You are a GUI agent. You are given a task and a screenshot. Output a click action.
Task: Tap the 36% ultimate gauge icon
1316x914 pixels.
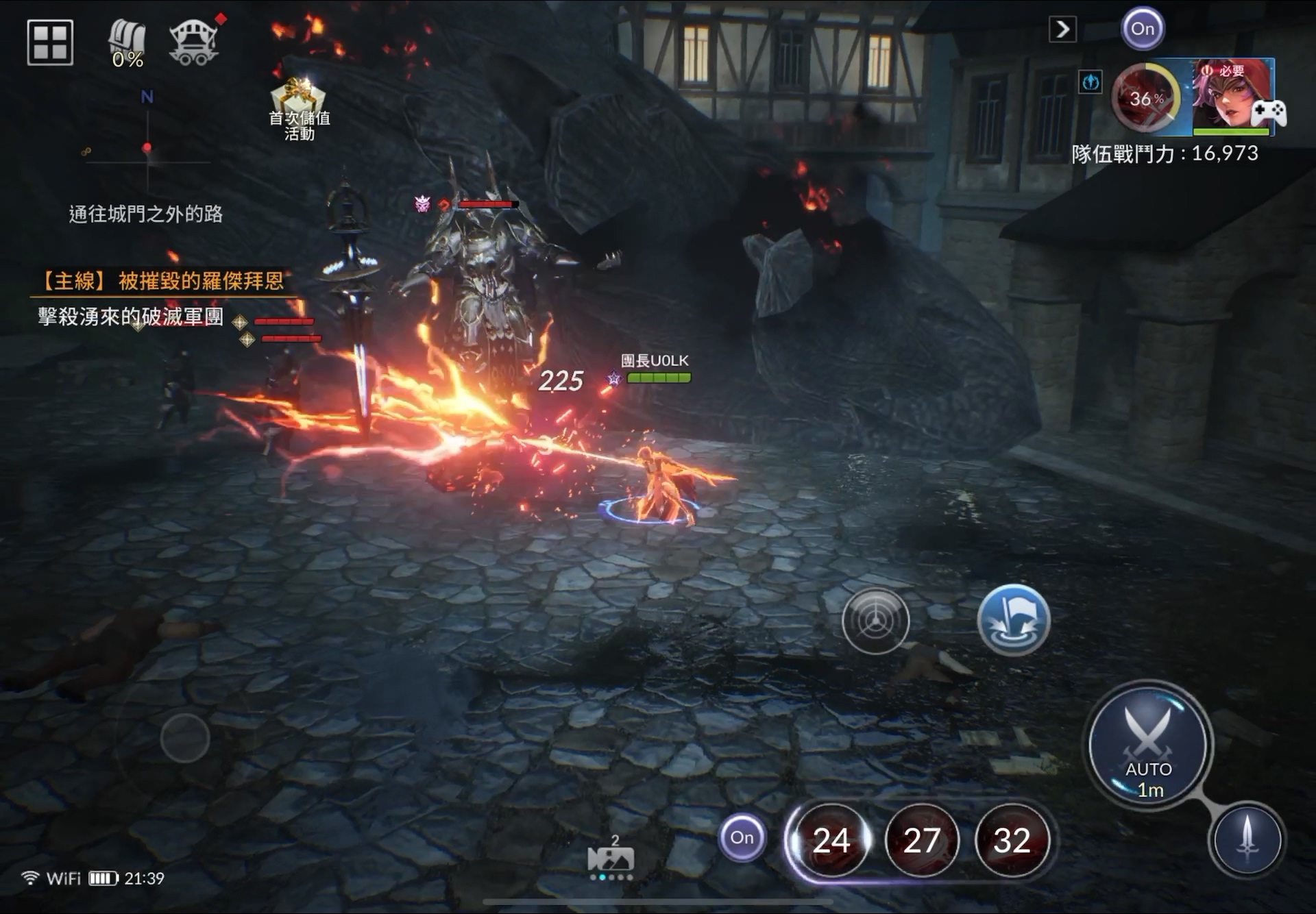click(1145, 98)
